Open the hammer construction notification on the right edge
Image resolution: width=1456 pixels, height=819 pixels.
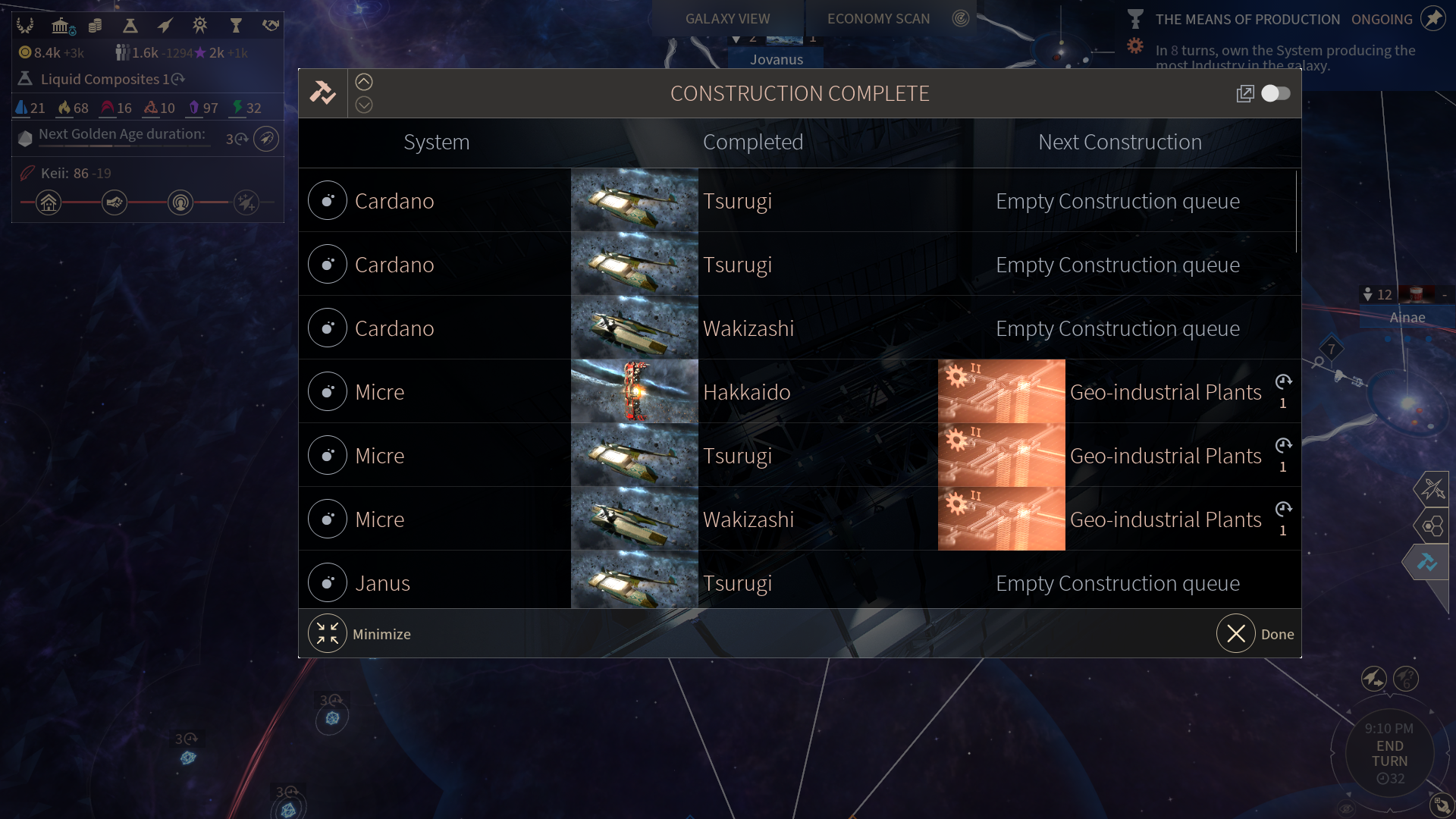[1427, 562]
